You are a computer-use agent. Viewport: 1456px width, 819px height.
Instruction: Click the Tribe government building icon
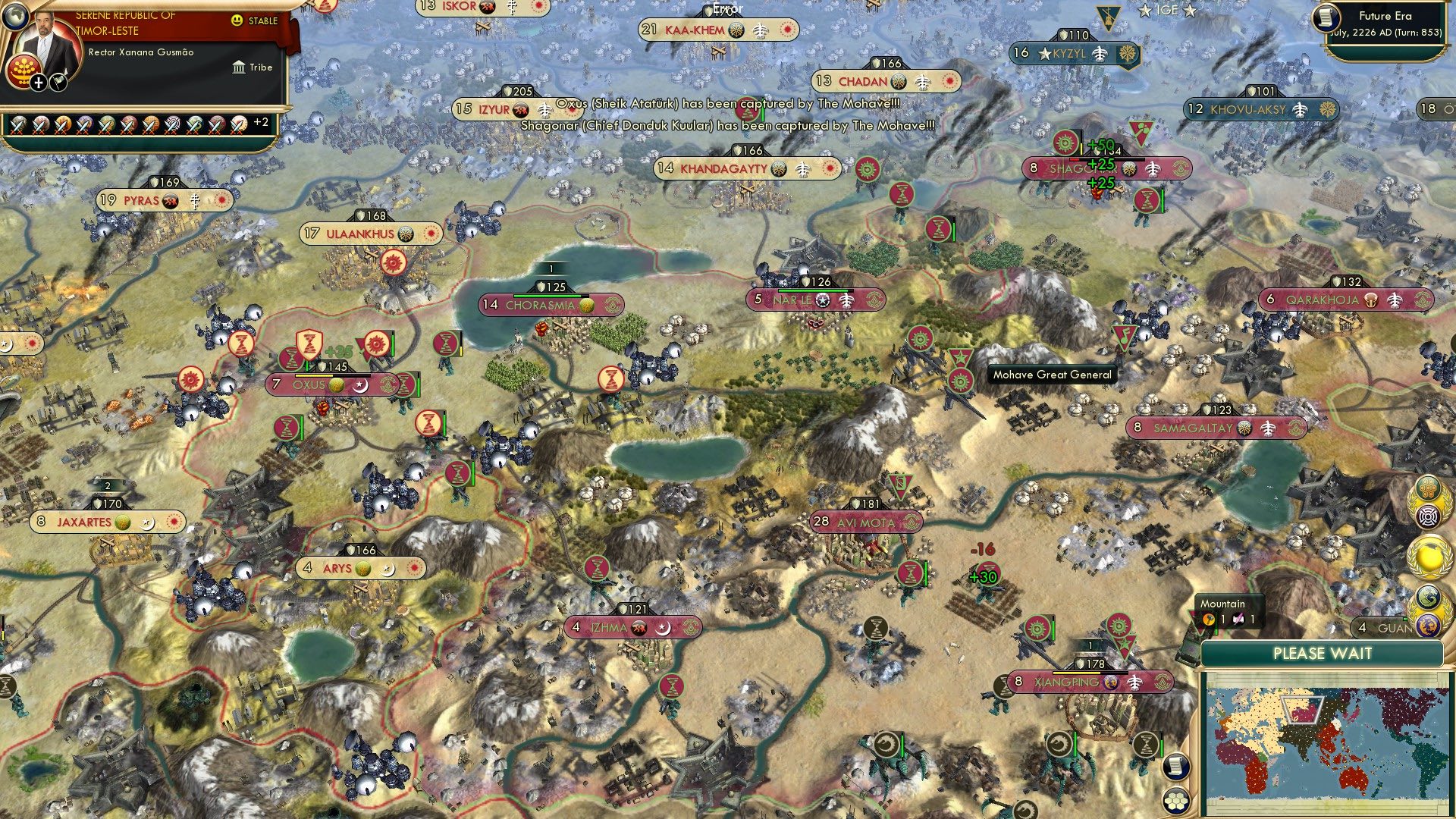pyautogui.click(x=240, y=67)
